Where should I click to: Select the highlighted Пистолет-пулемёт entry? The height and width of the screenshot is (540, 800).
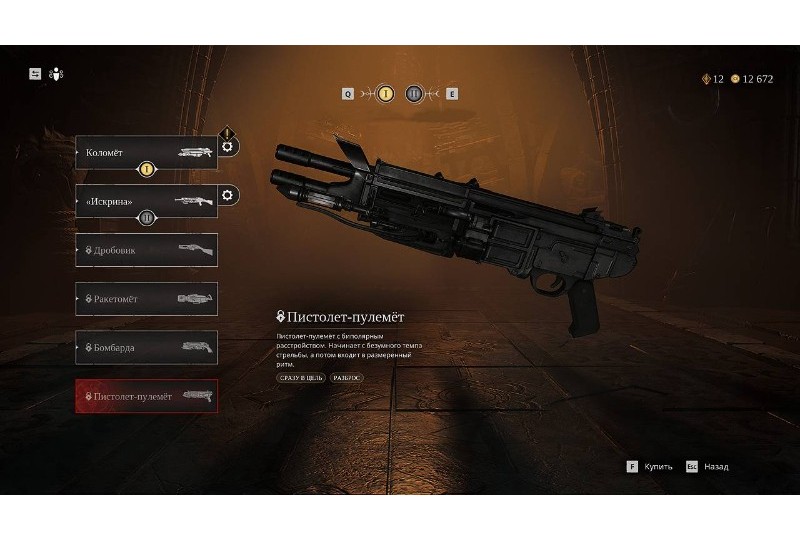point(146,397)
